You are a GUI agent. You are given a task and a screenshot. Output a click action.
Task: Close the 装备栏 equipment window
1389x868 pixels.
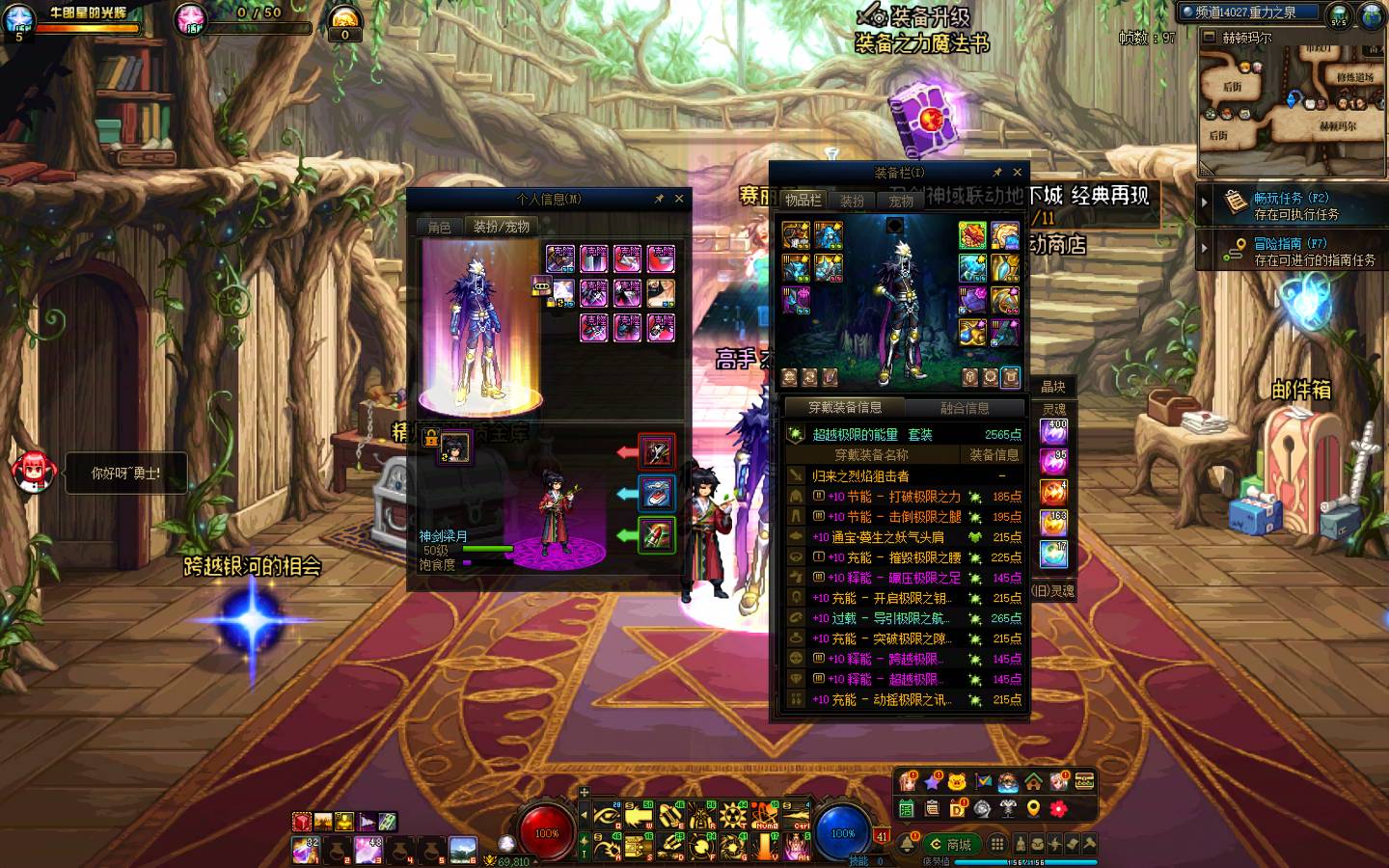[1017, 173]
